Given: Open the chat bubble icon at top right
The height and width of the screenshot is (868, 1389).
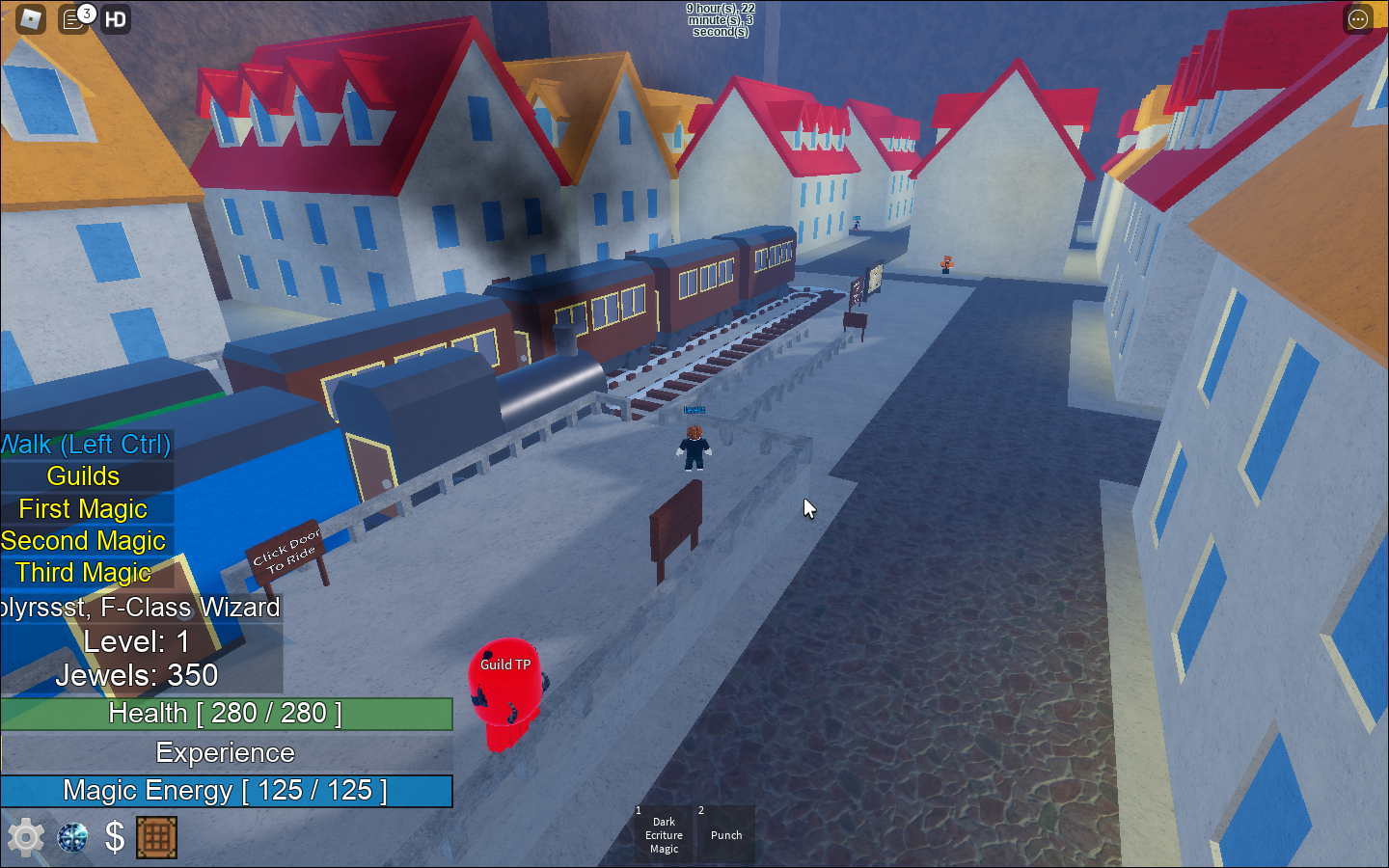Looking at the screenshot, I should click(x=1357, y=18).
